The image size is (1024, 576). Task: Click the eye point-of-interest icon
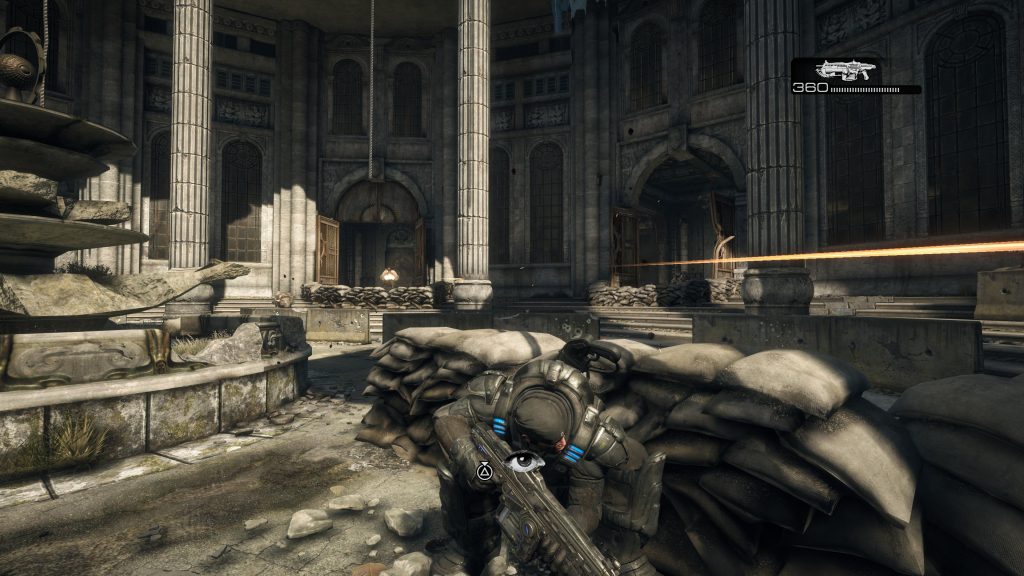tap(524, 462)
